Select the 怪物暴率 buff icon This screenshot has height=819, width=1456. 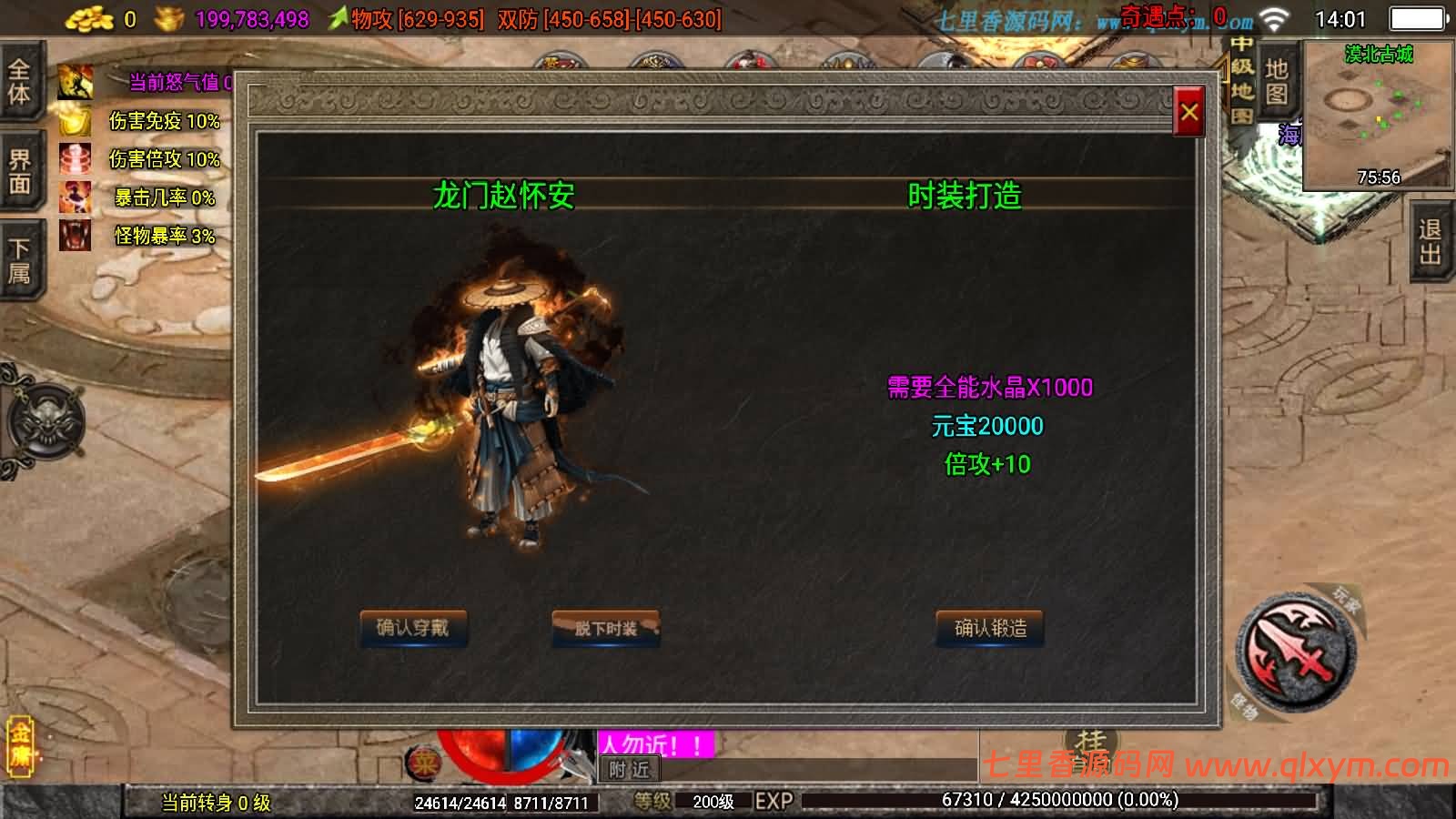click(x=73, y=233)
